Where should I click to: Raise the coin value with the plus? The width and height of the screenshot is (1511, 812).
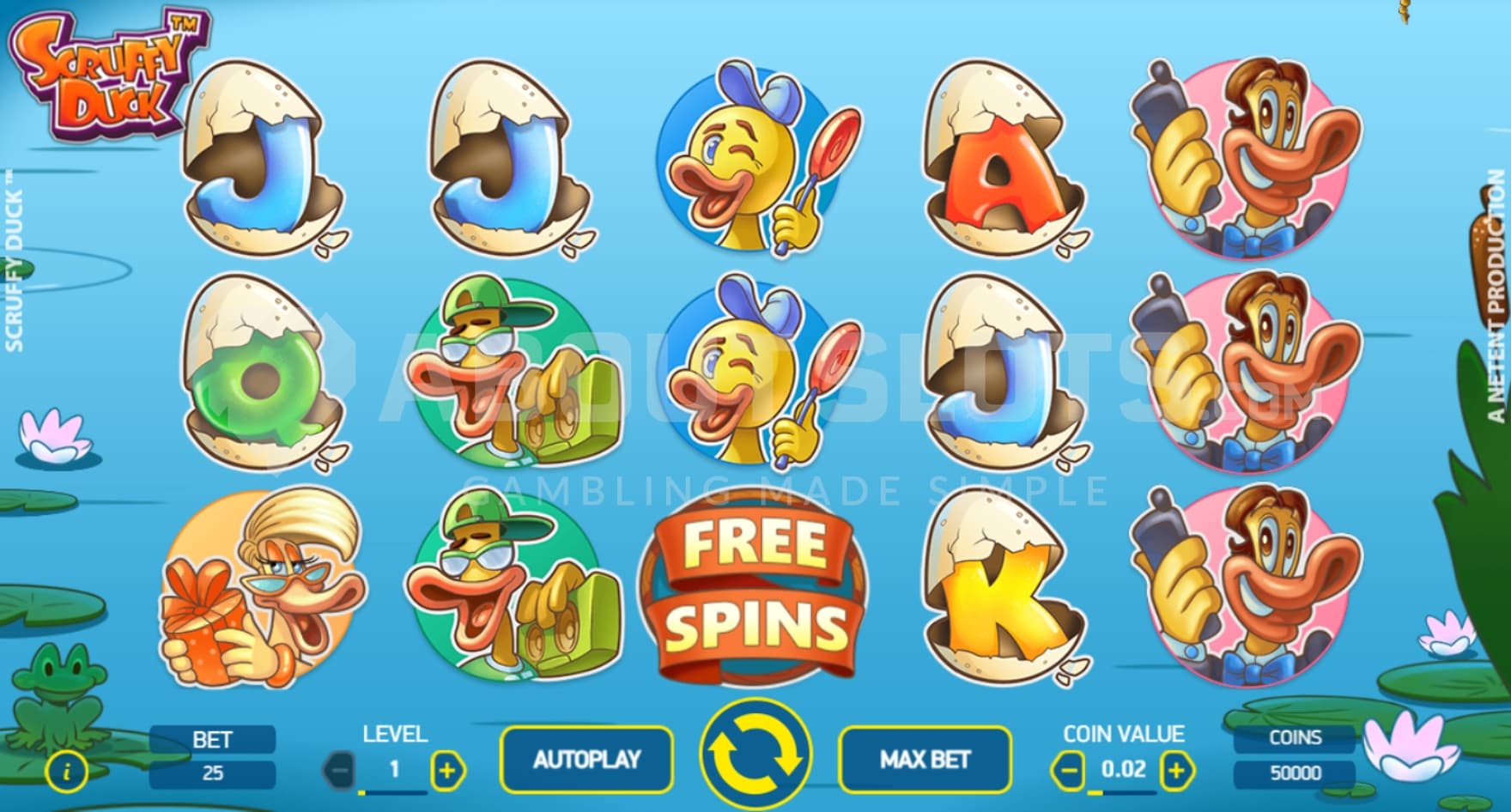coord(1176,770)
